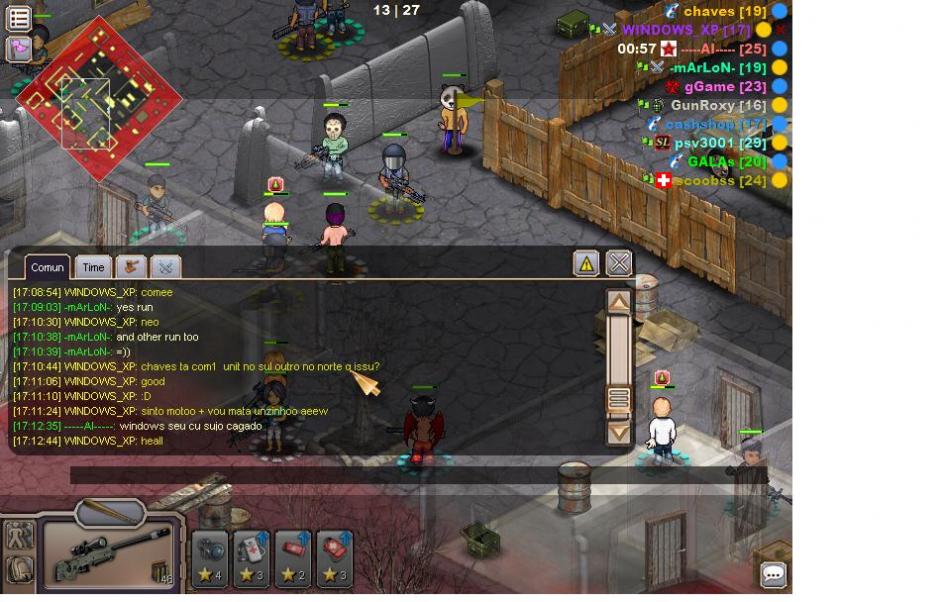Click the red diamond minimap

(98, 97)
